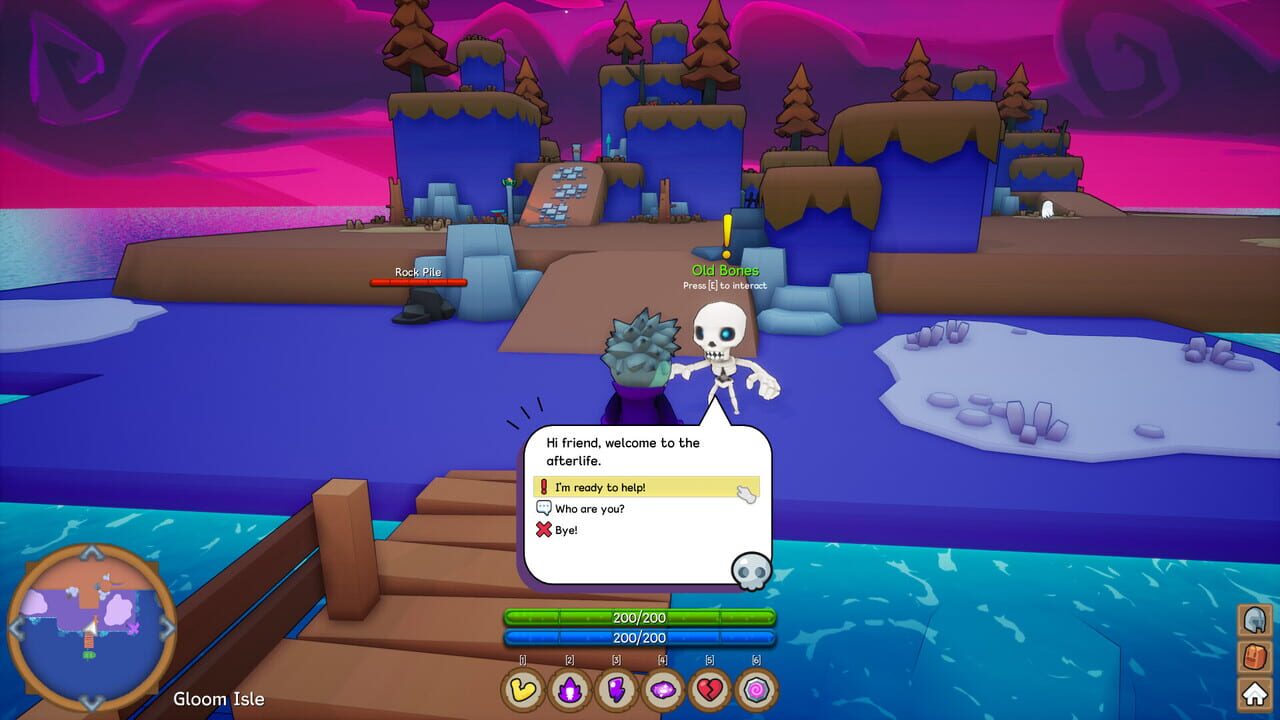Image resolution: width=1280 pixels, height=720 pixels.
Task: Click the minimap's down arrow
Action: pyautogui.click(x=91, y=702)
